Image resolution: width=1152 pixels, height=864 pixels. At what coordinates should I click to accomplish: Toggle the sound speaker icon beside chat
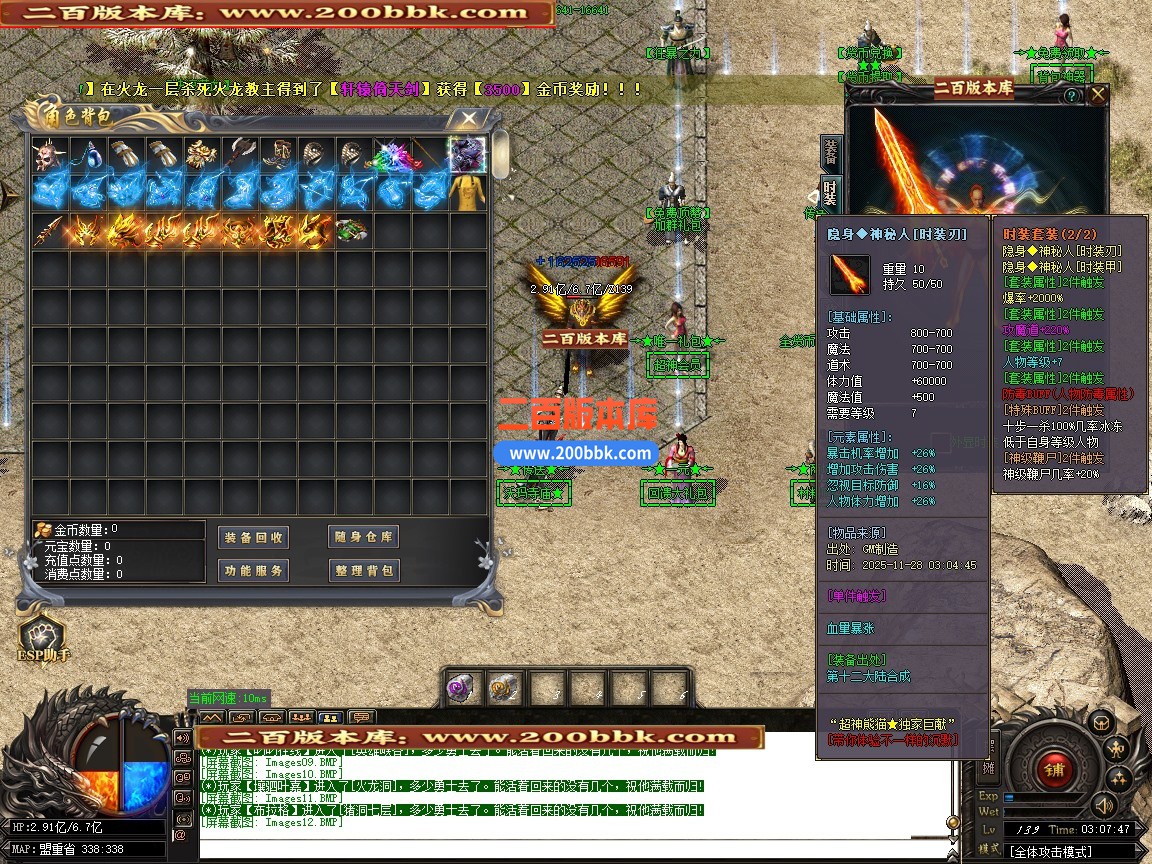coord(1104,803)
